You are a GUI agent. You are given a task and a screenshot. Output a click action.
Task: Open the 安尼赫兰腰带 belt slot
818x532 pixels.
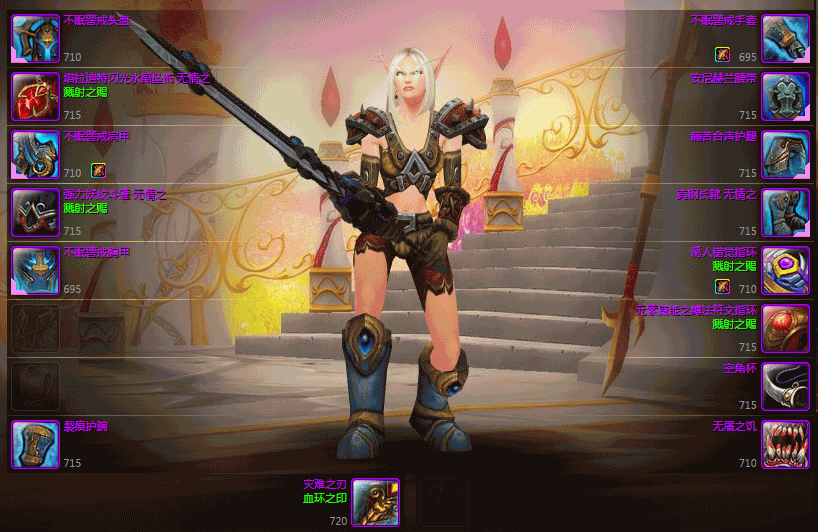(x=785, y=97)
